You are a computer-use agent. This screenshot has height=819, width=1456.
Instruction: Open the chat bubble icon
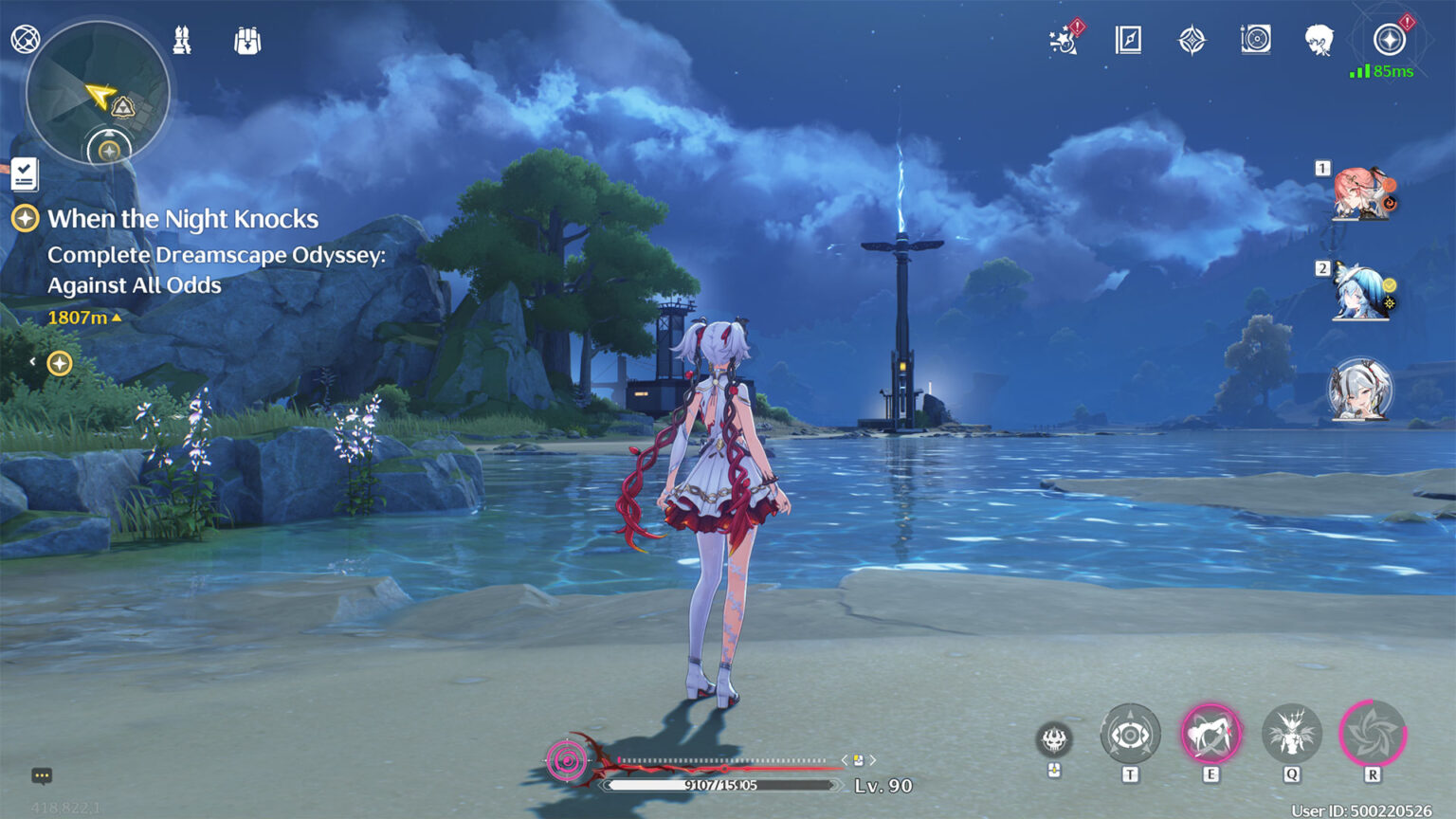click(42, 775)
